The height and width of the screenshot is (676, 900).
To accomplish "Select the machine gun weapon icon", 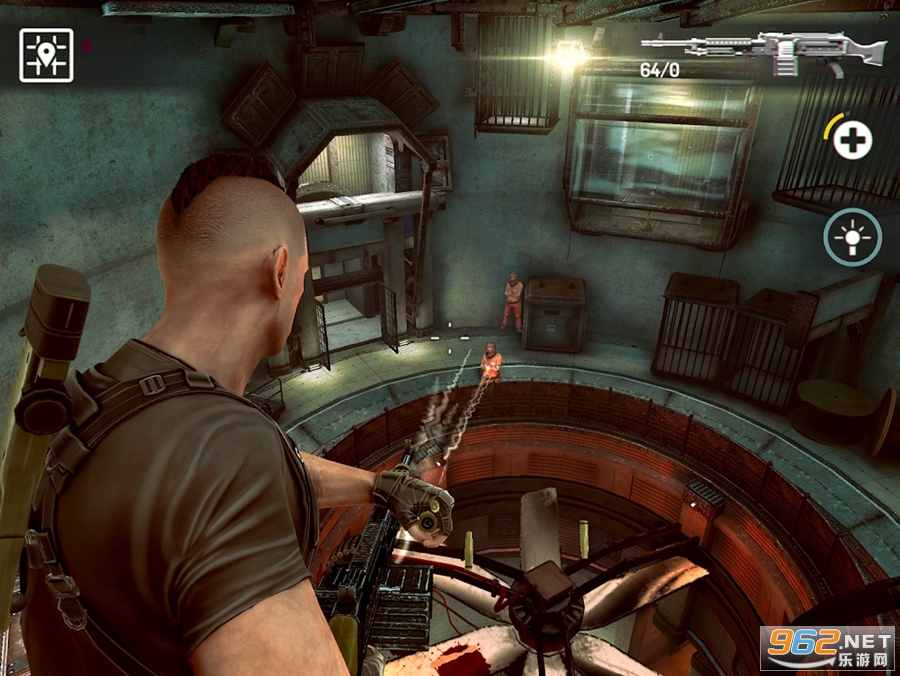I will coord(763,50).
